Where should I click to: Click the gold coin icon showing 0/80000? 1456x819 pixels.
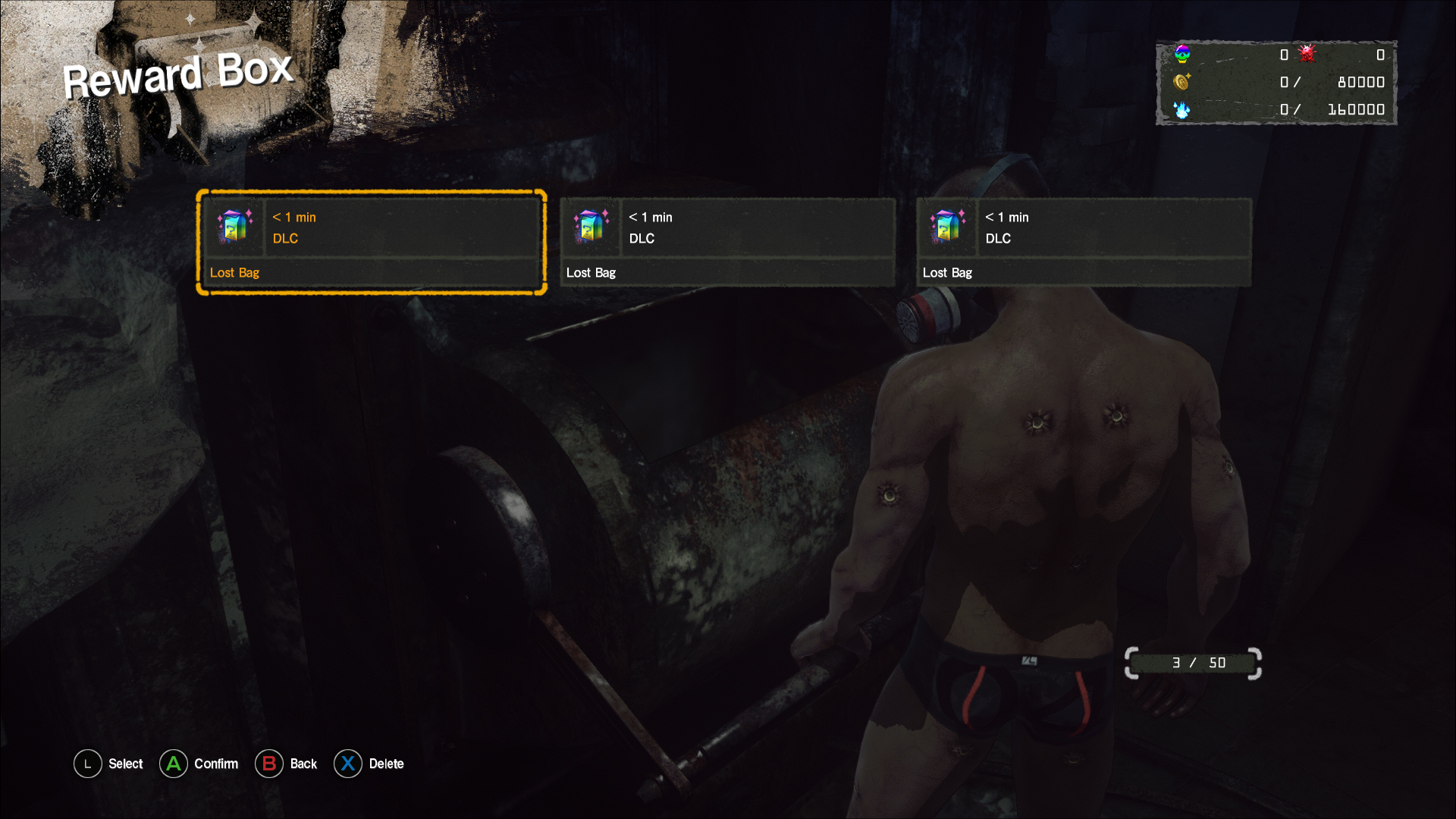pyautogui.click(x=1183, y=82)
